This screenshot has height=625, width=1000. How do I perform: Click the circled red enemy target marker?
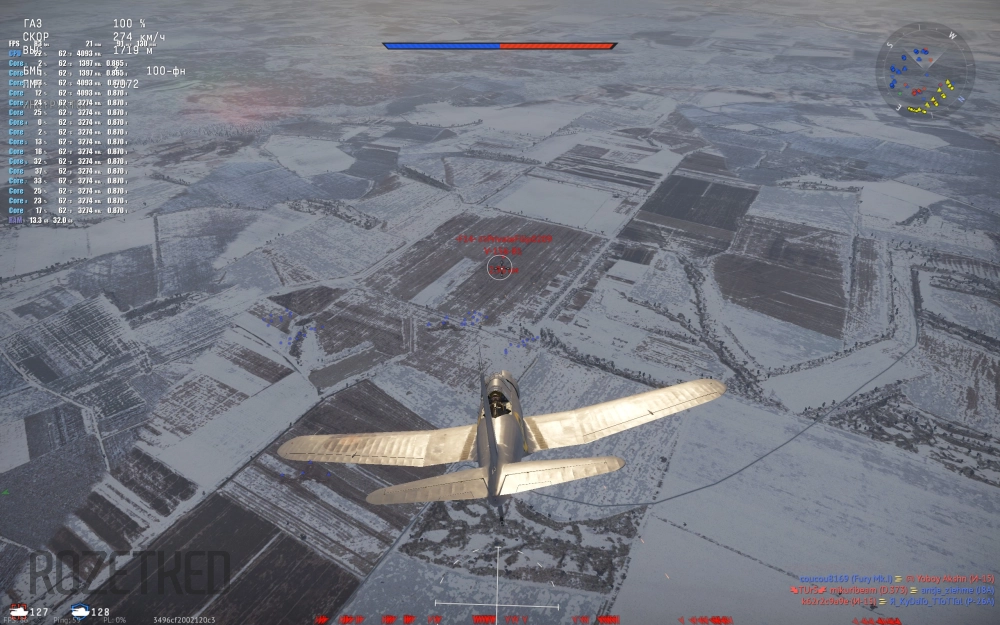pos(500,267)
